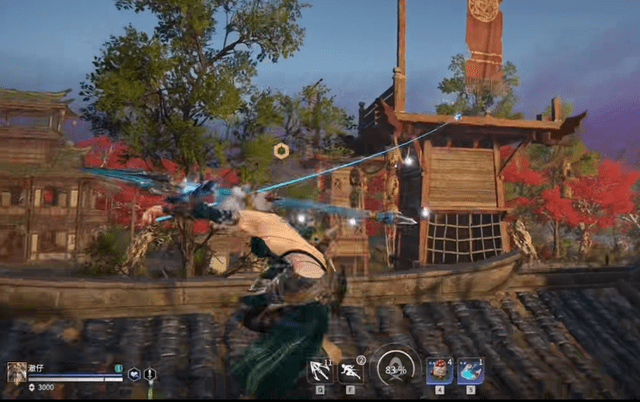Viewport: 640px width, 402px height.
Task: Click the blue hexagon status icon
Action: click(x=134, y=375)
